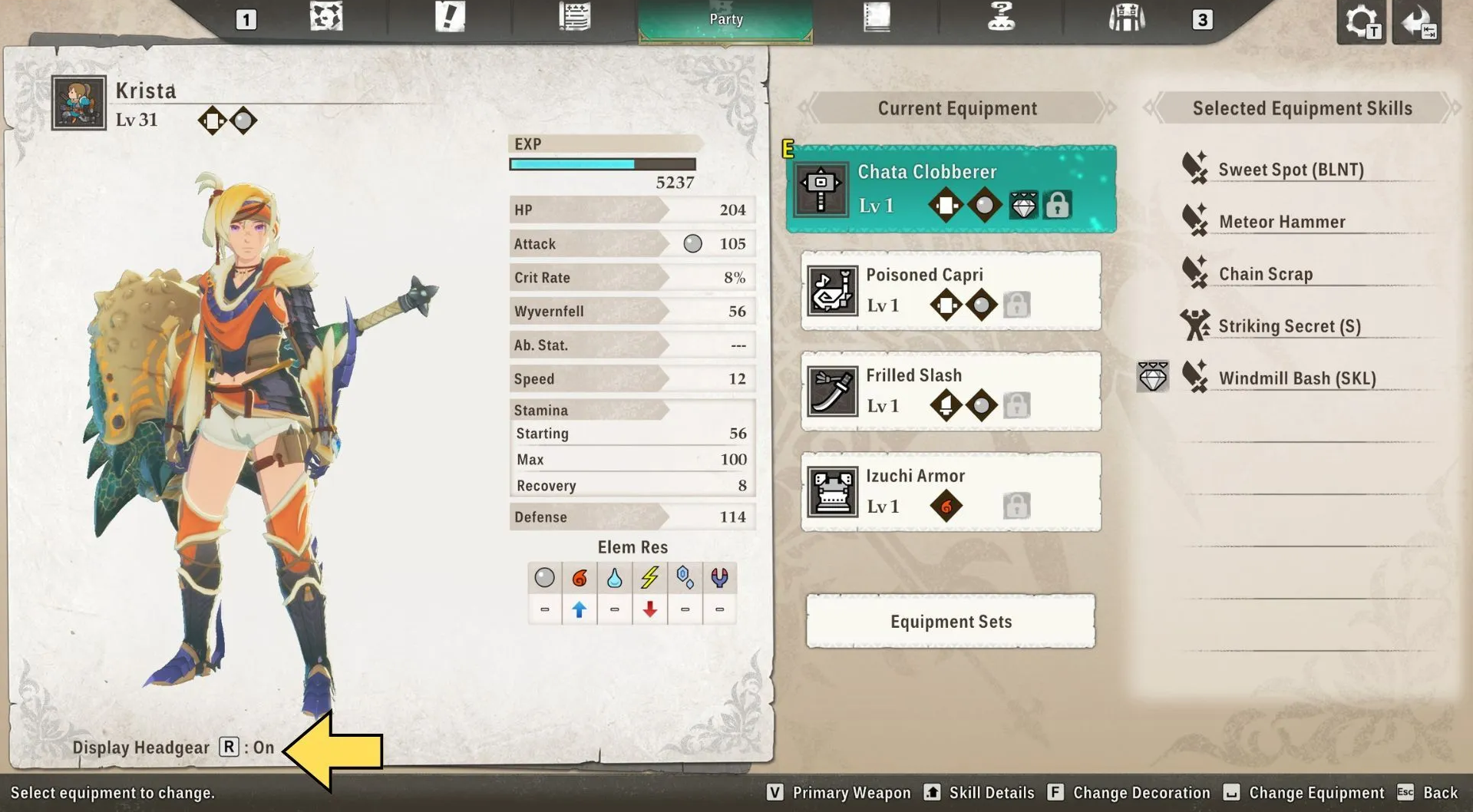The height and width of the screenshot is (812, 1473).
Task: Open Equipment Sets
Action: click(950, 621)
